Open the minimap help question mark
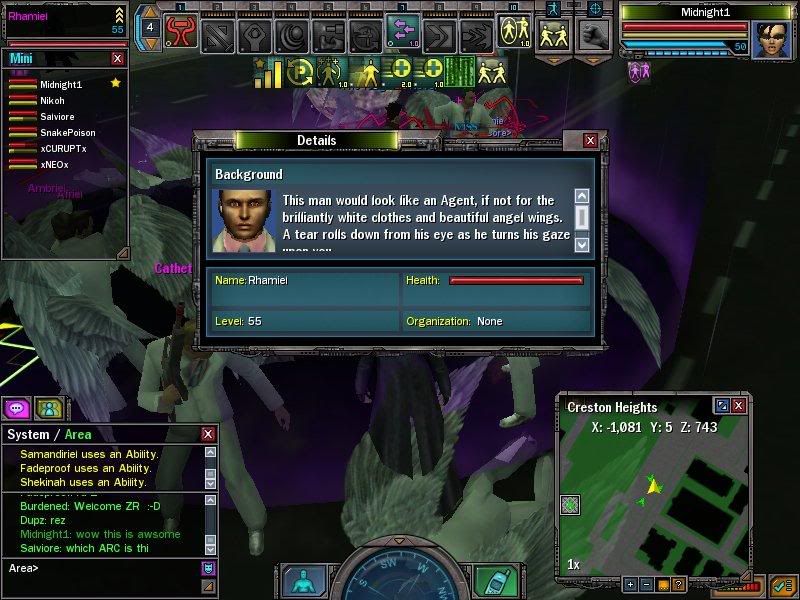The image size is (800, 600). pos(680,584)
